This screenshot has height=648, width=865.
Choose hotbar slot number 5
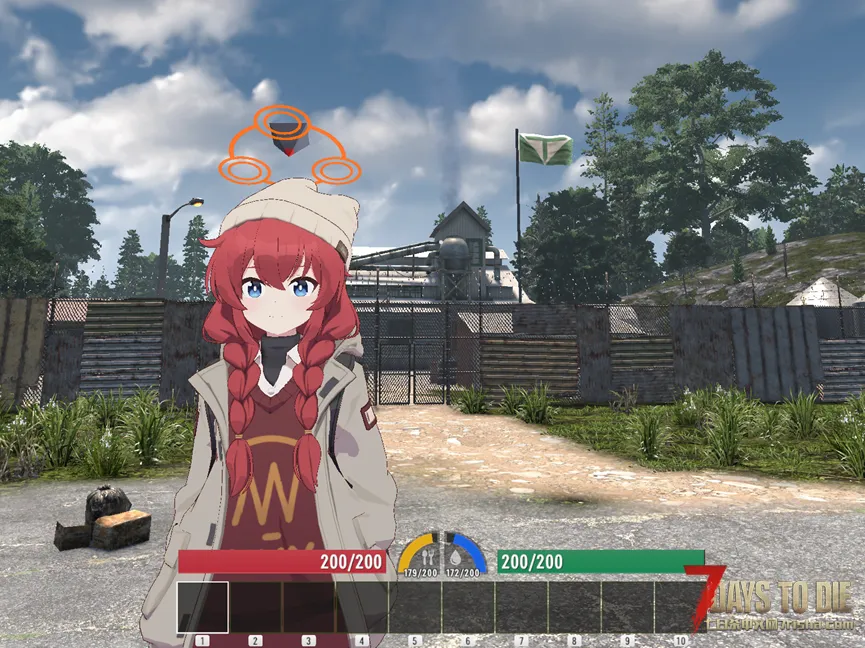pyautogui.click(x=415, y=607)
